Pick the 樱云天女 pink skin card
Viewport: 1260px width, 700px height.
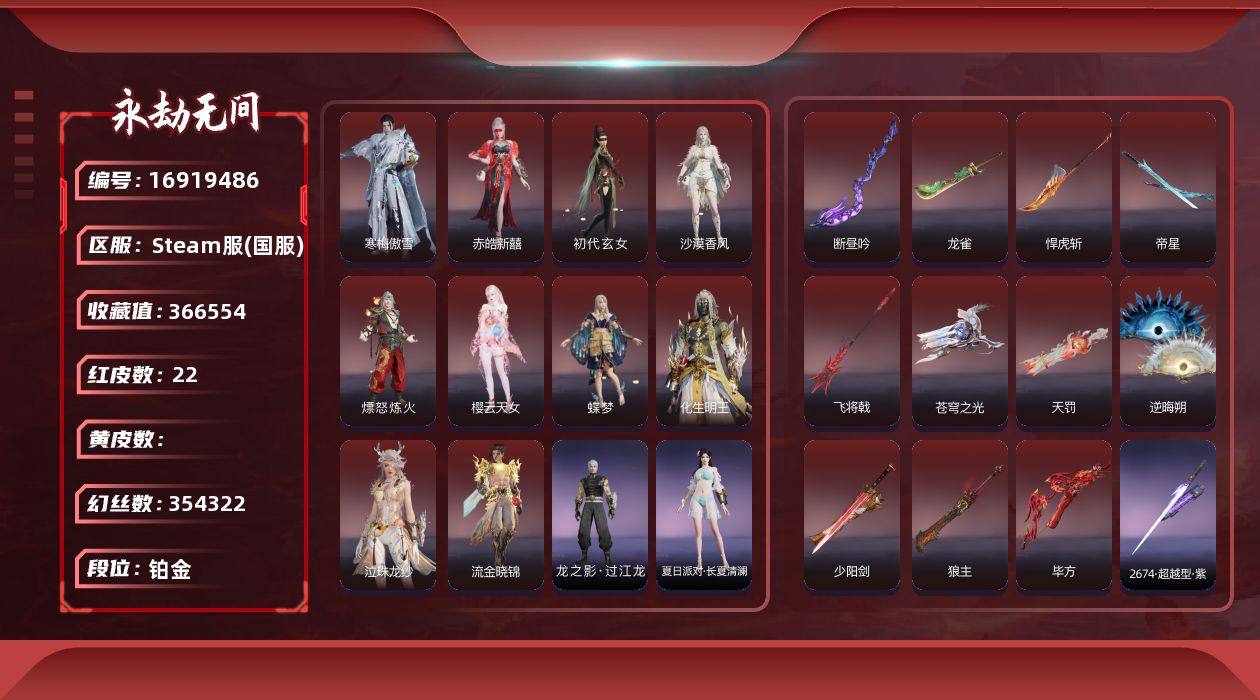tap(496, 351)
